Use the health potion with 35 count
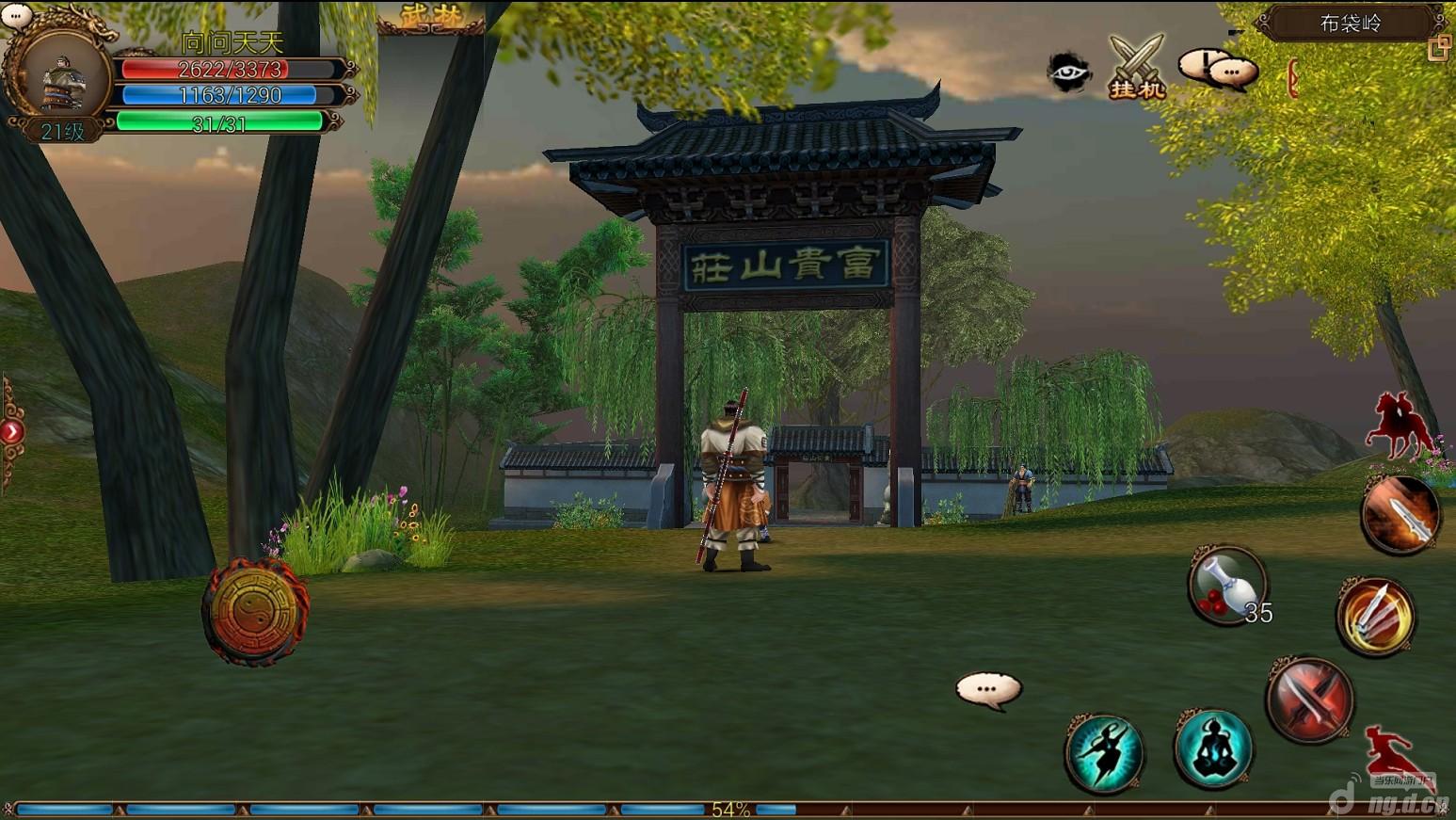Screen dimensions: 1456x820 [1226, 586]
